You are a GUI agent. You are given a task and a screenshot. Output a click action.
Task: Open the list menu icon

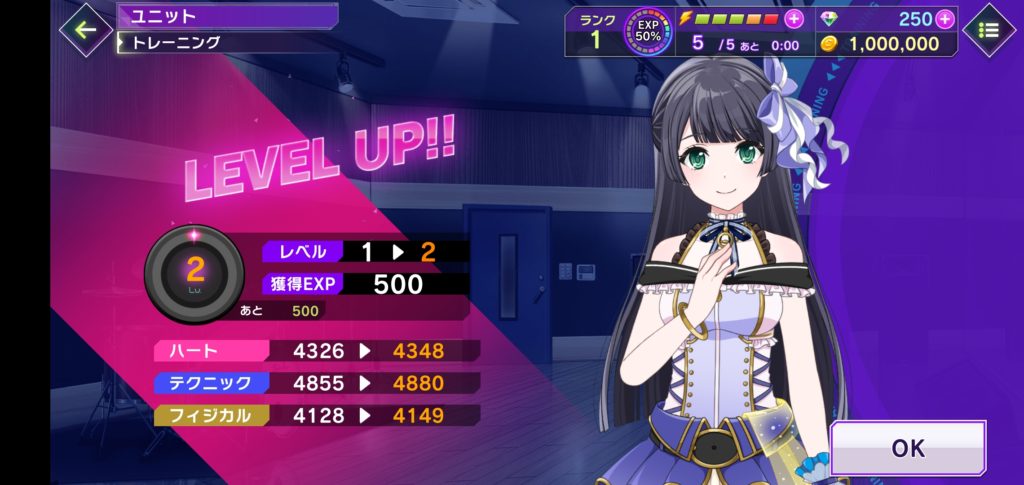(x=988, y=30)
